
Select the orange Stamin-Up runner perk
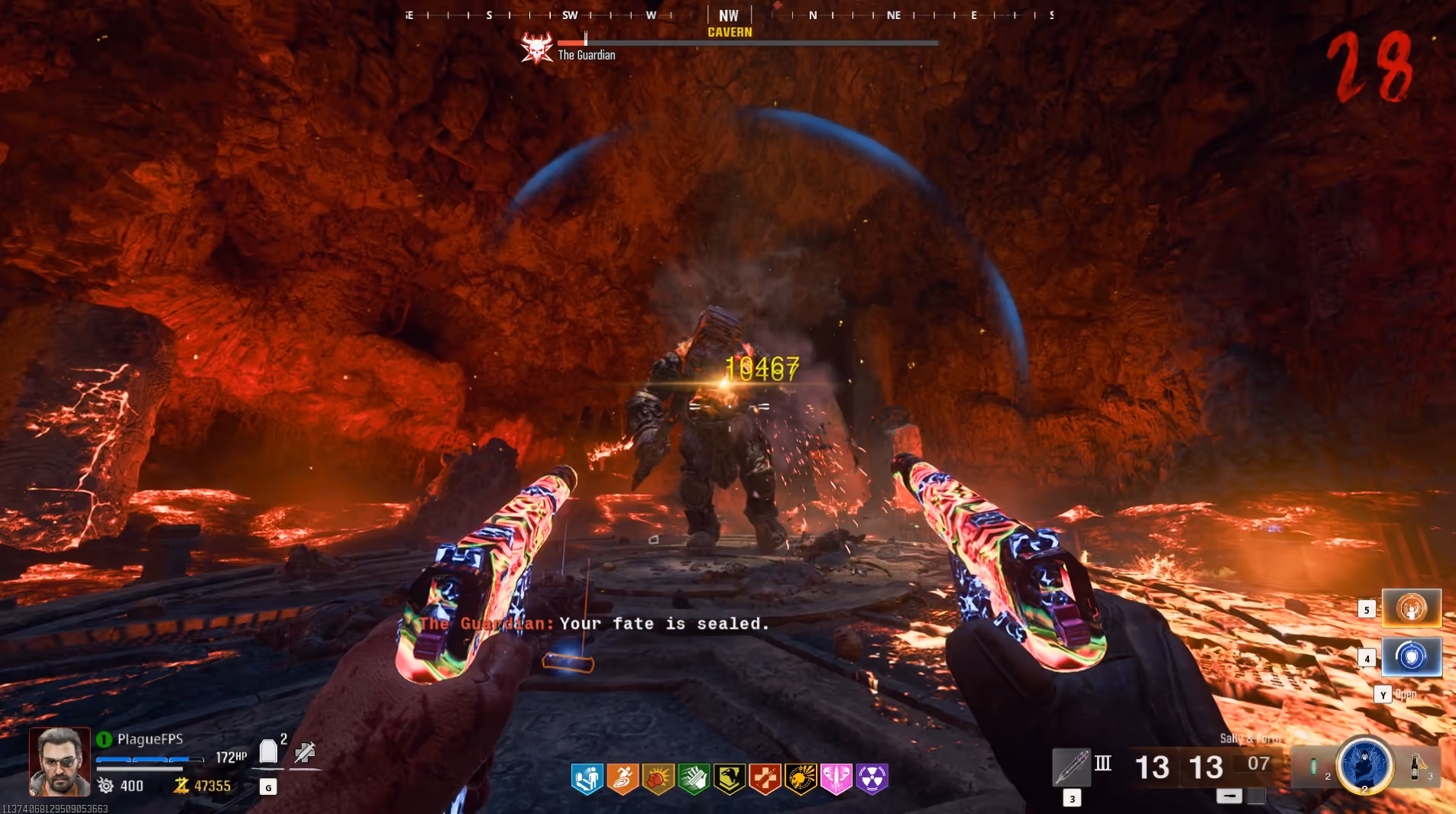[x=623, y=779]
